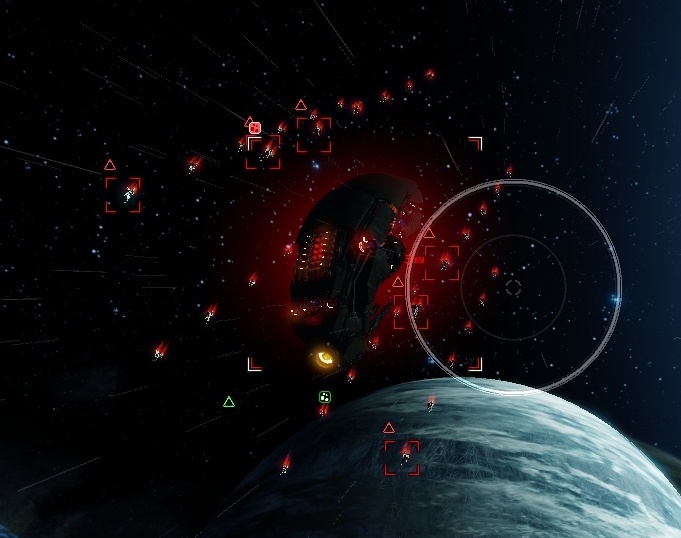Click the green square dotted bracket icon
681x538 pixels.
pyautogui.click(x=325, y=397)
